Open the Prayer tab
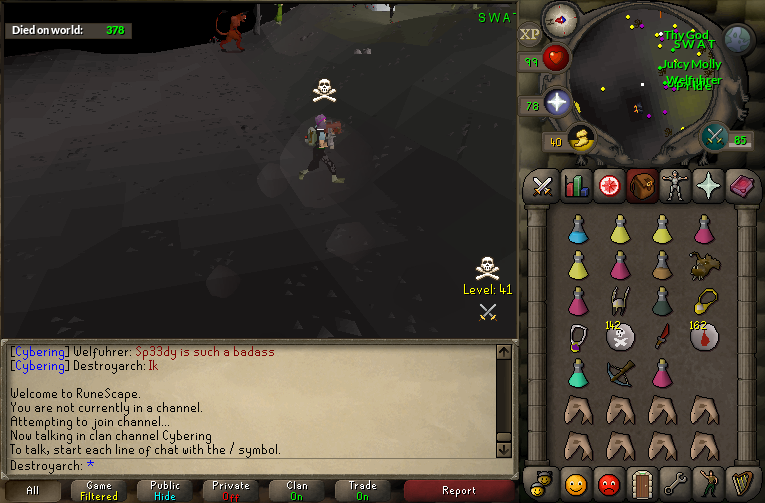This screenshot has width=765, height=503. point(709,186)
